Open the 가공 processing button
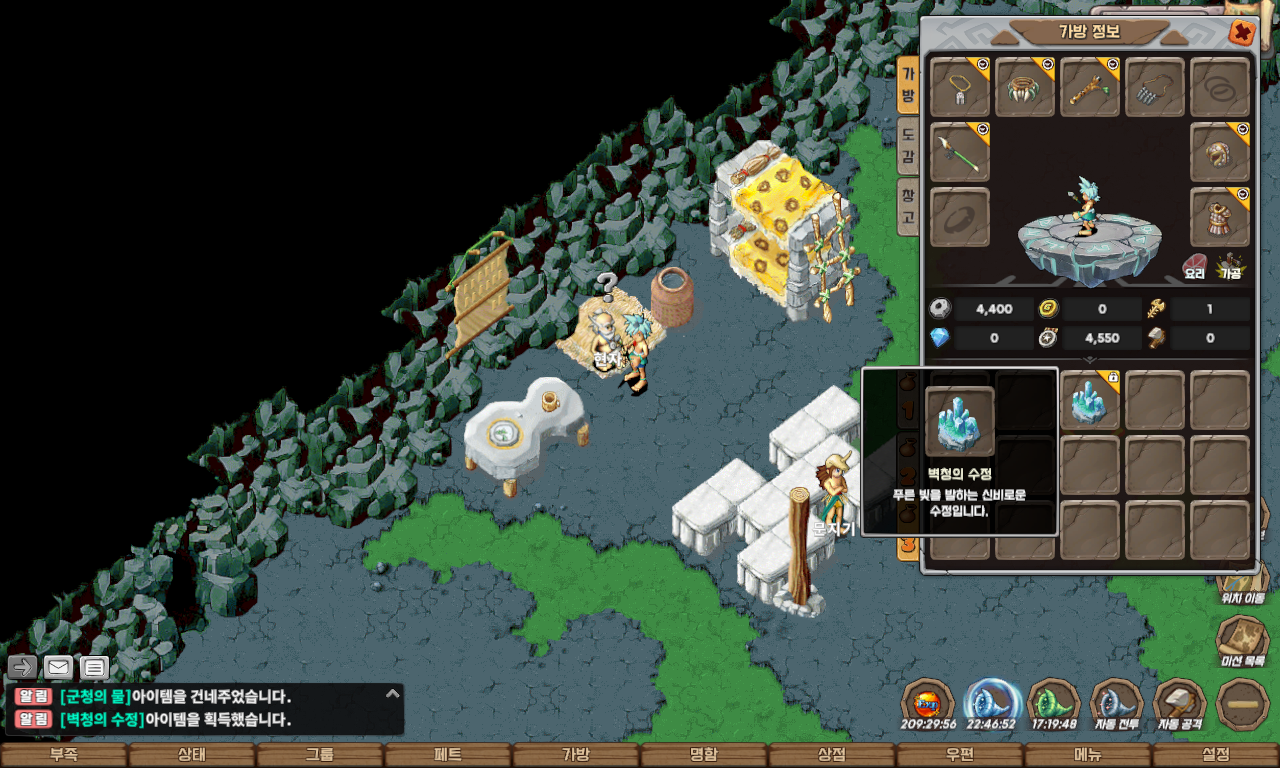 click(1229, 266)
